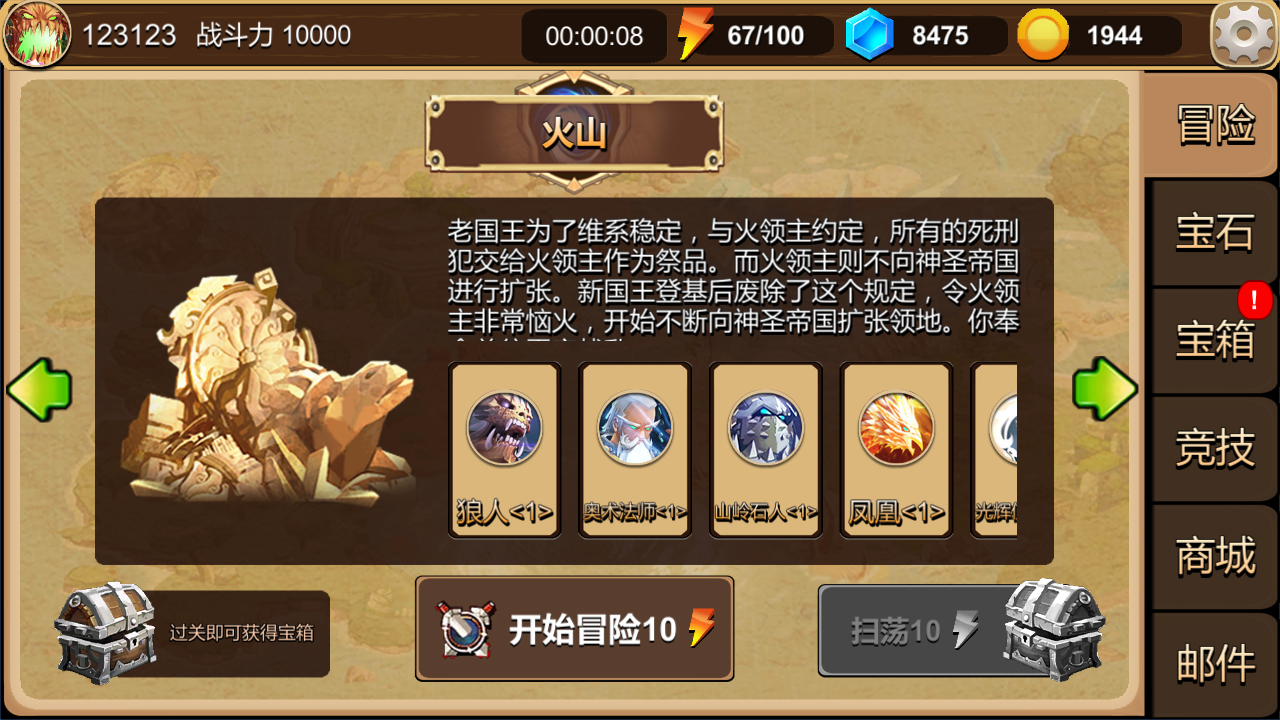Select the 冒险 tab
This screenshot has height=720, width=1280.
[1213, 127]
